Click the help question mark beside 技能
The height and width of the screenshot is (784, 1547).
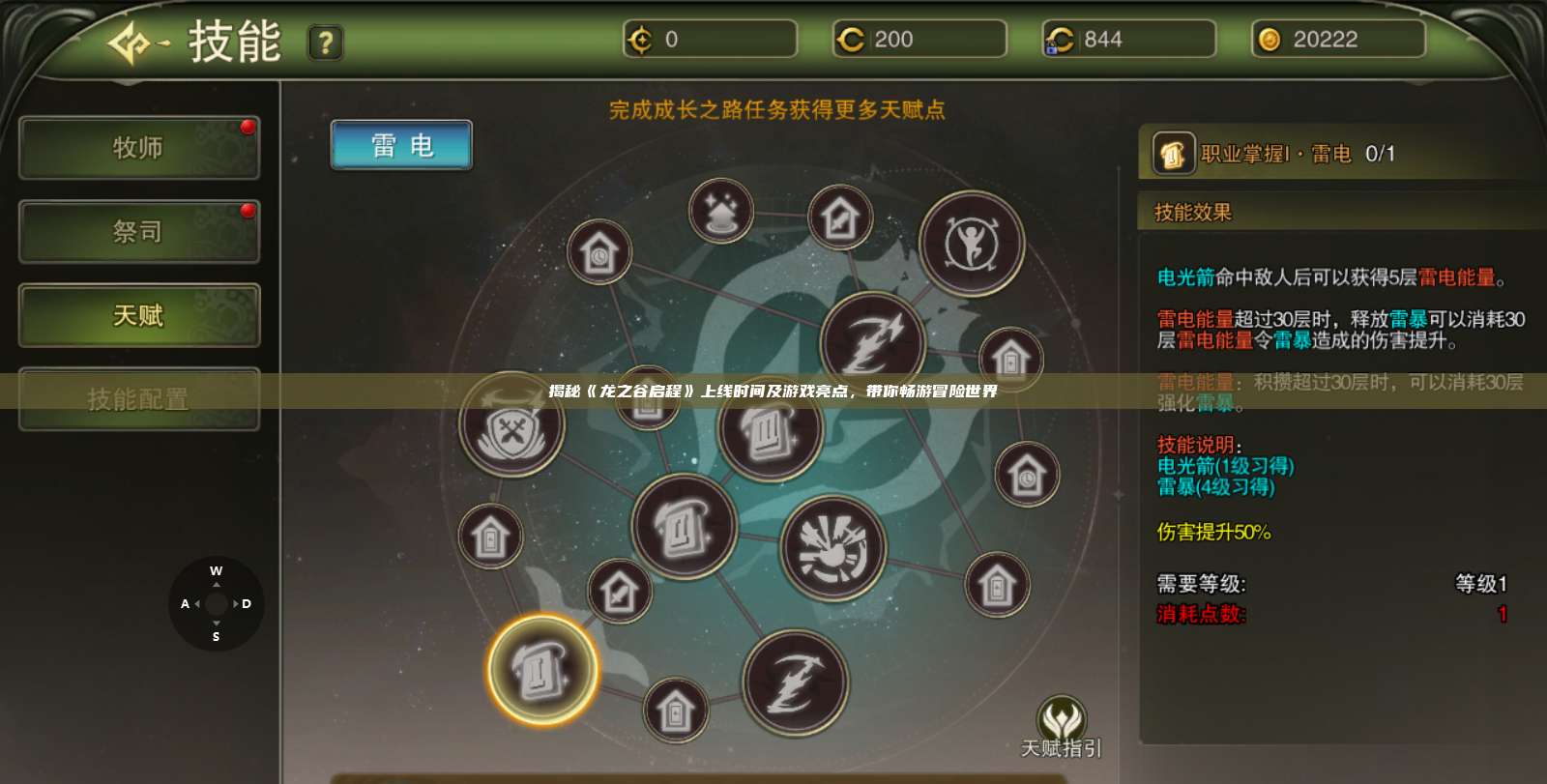pyautogui.click(x=325, y=44)
